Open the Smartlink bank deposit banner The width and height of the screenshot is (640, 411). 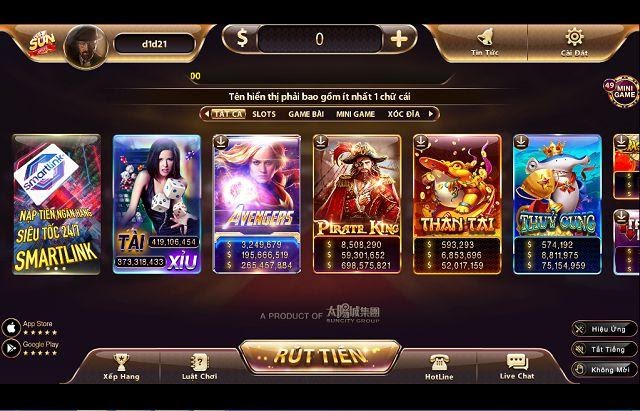pyautogui.click(x=57, y=204)
